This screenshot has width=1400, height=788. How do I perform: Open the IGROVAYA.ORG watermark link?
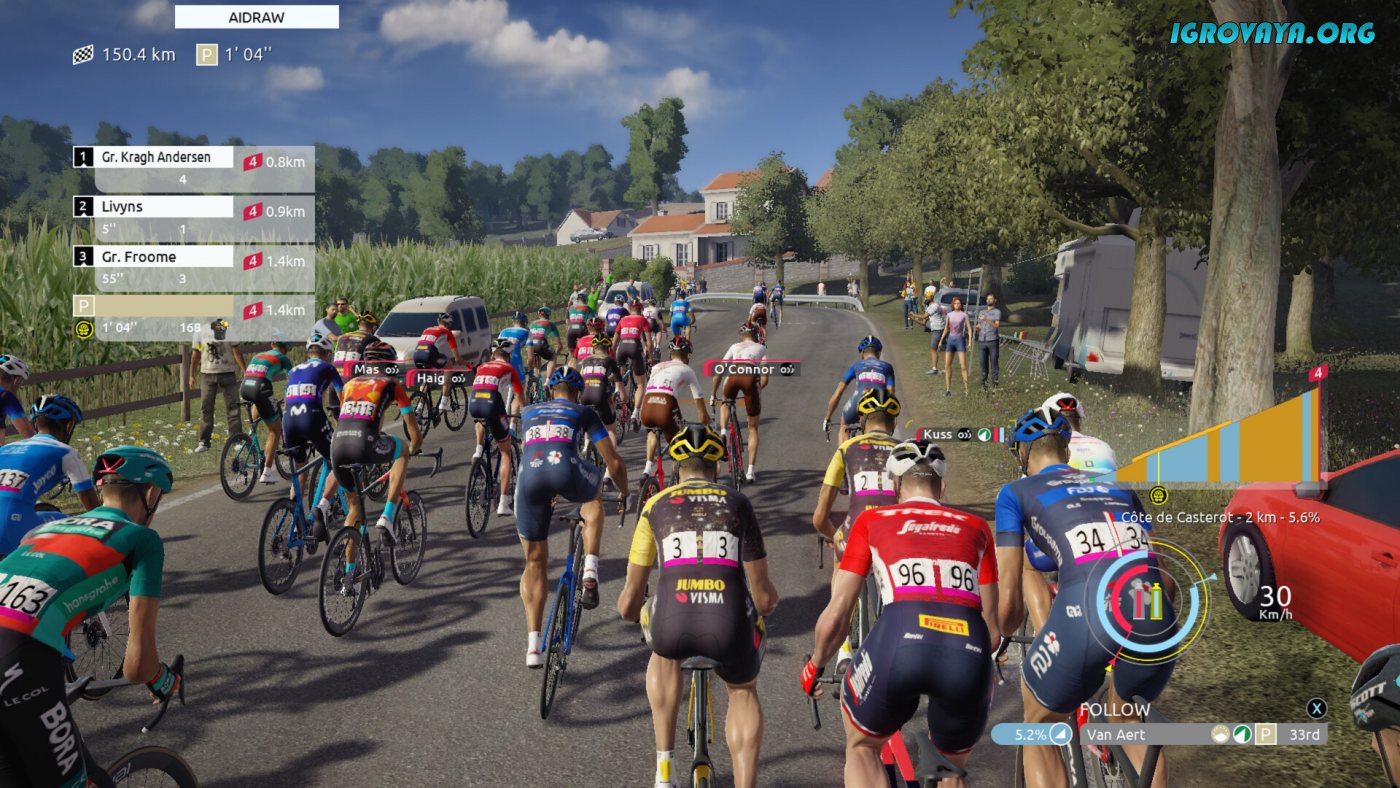point(1272,33)
